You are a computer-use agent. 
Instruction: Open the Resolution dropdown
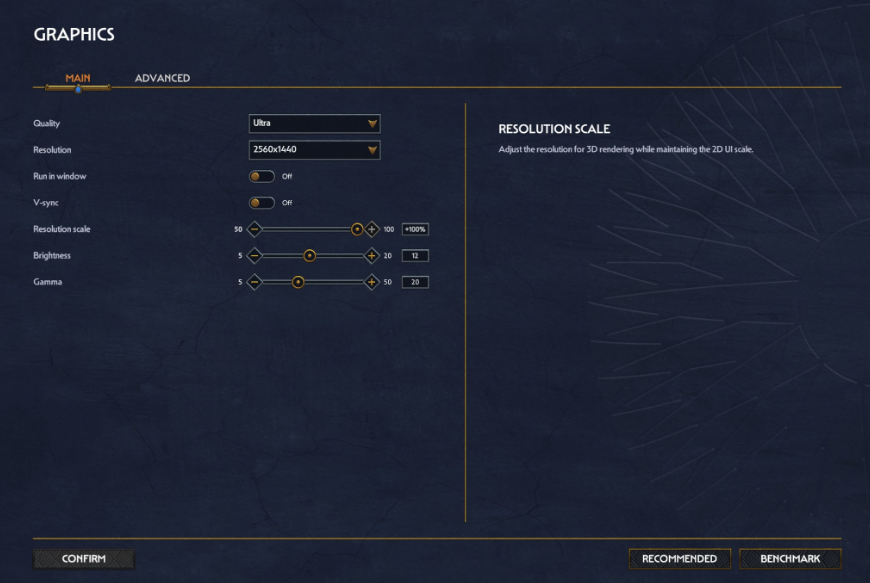[x=314, y=150]
